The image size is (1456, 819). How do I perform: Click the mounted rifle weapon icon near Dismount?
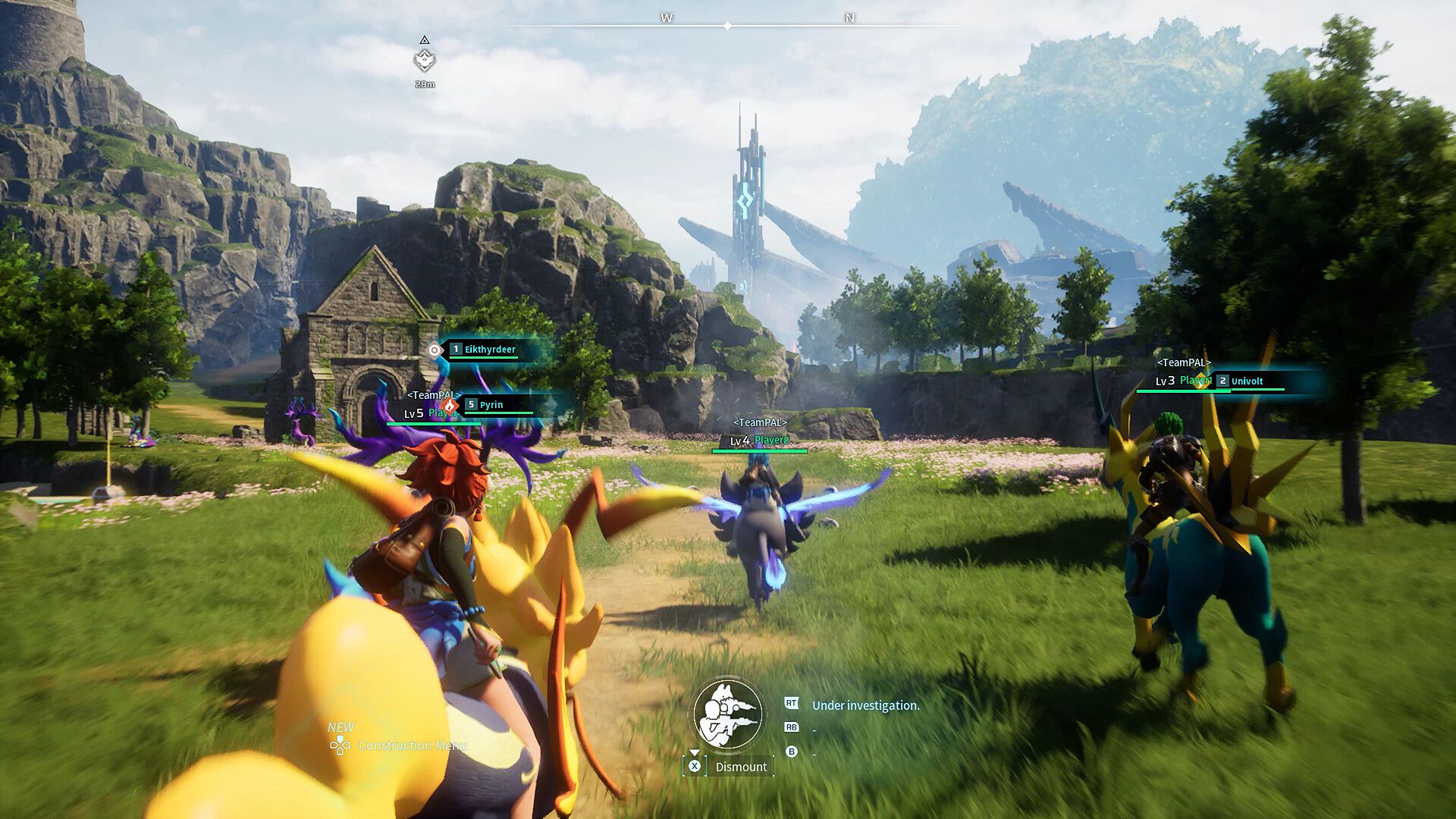pyautogui.click(x=725, y=713)
